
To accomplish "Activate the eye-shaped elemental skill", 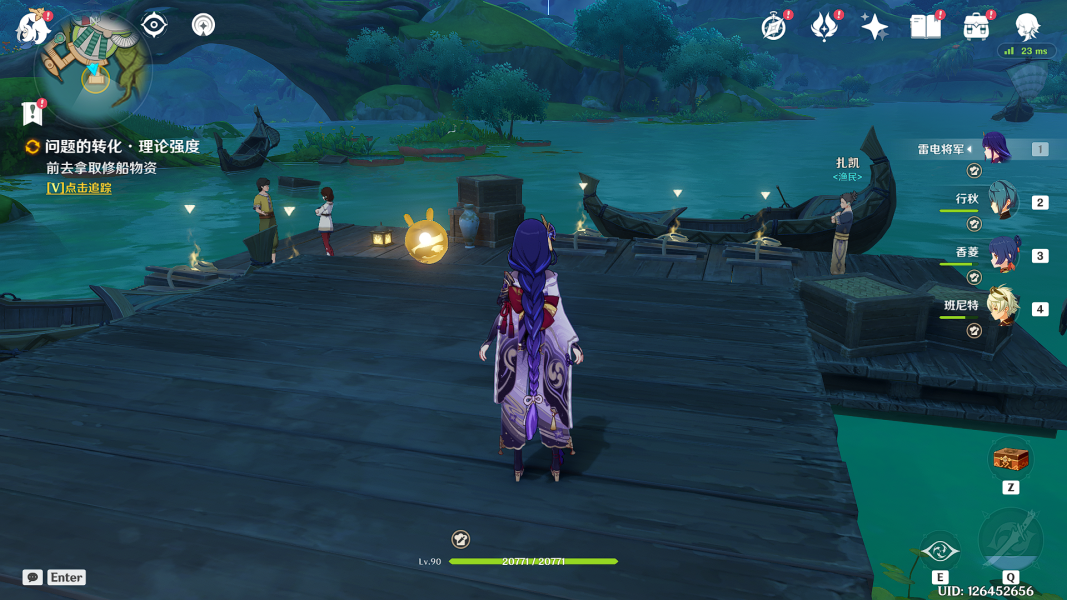I will (x=940, y=550).
